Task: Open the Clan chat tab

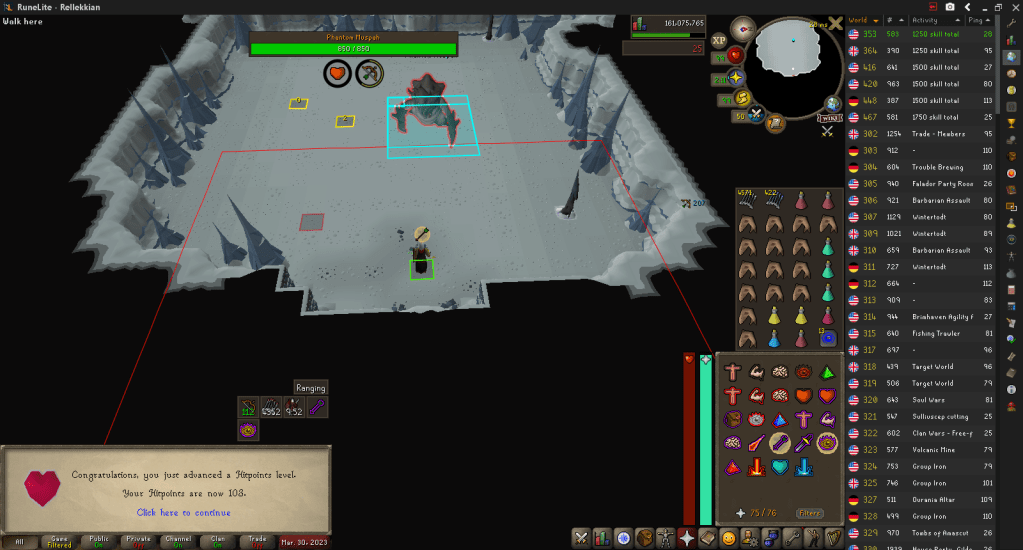Action: 217,541
